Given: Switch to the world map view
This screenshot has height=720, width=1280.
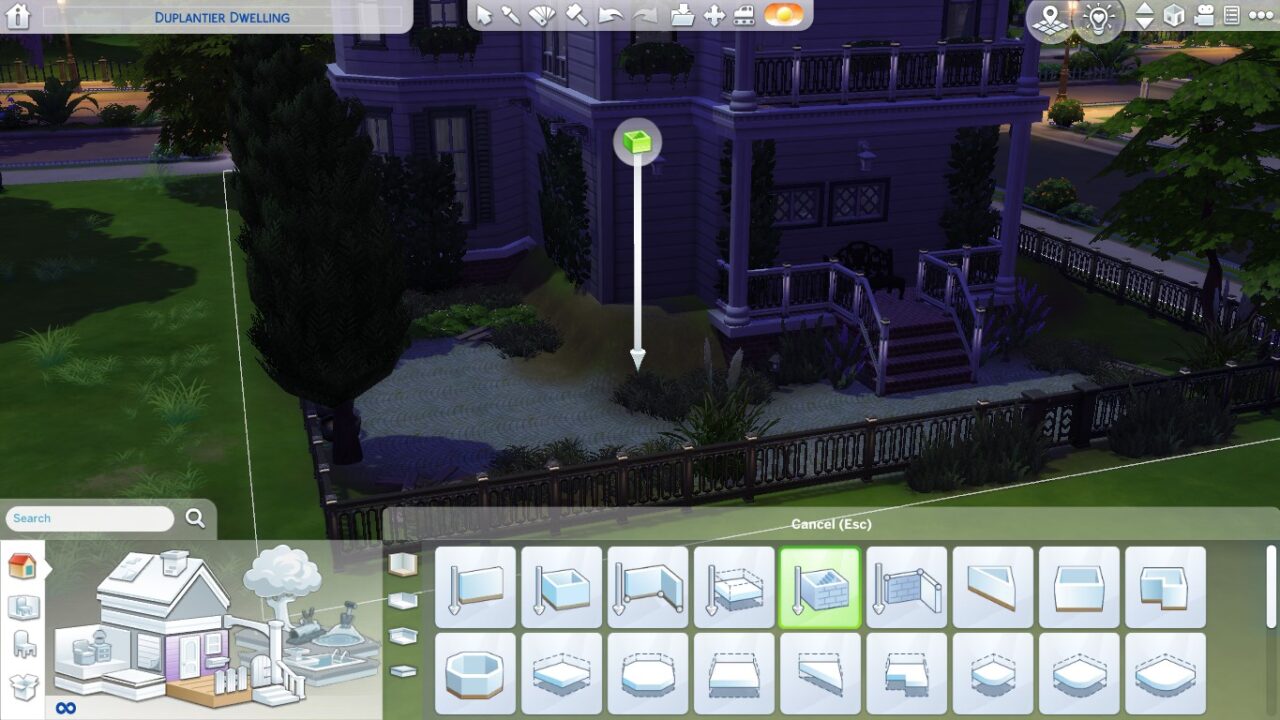Looking at the screenshot, I should pyautogui.click(x=1049, y=16).
